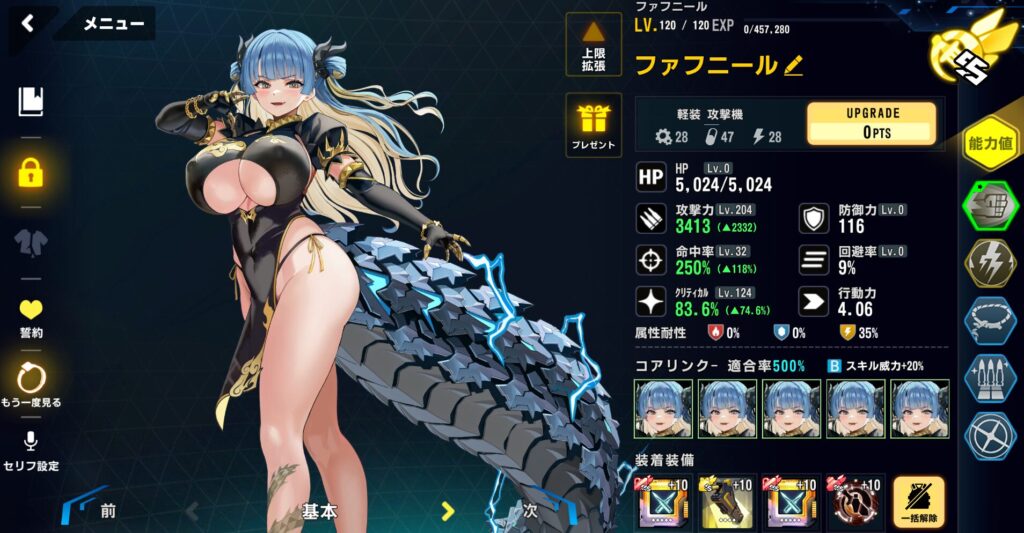Image resolution: width=1024 pixels, height=533 pixels.
Task: Select the gauntlet equipment slot
Action: [725, 502]
